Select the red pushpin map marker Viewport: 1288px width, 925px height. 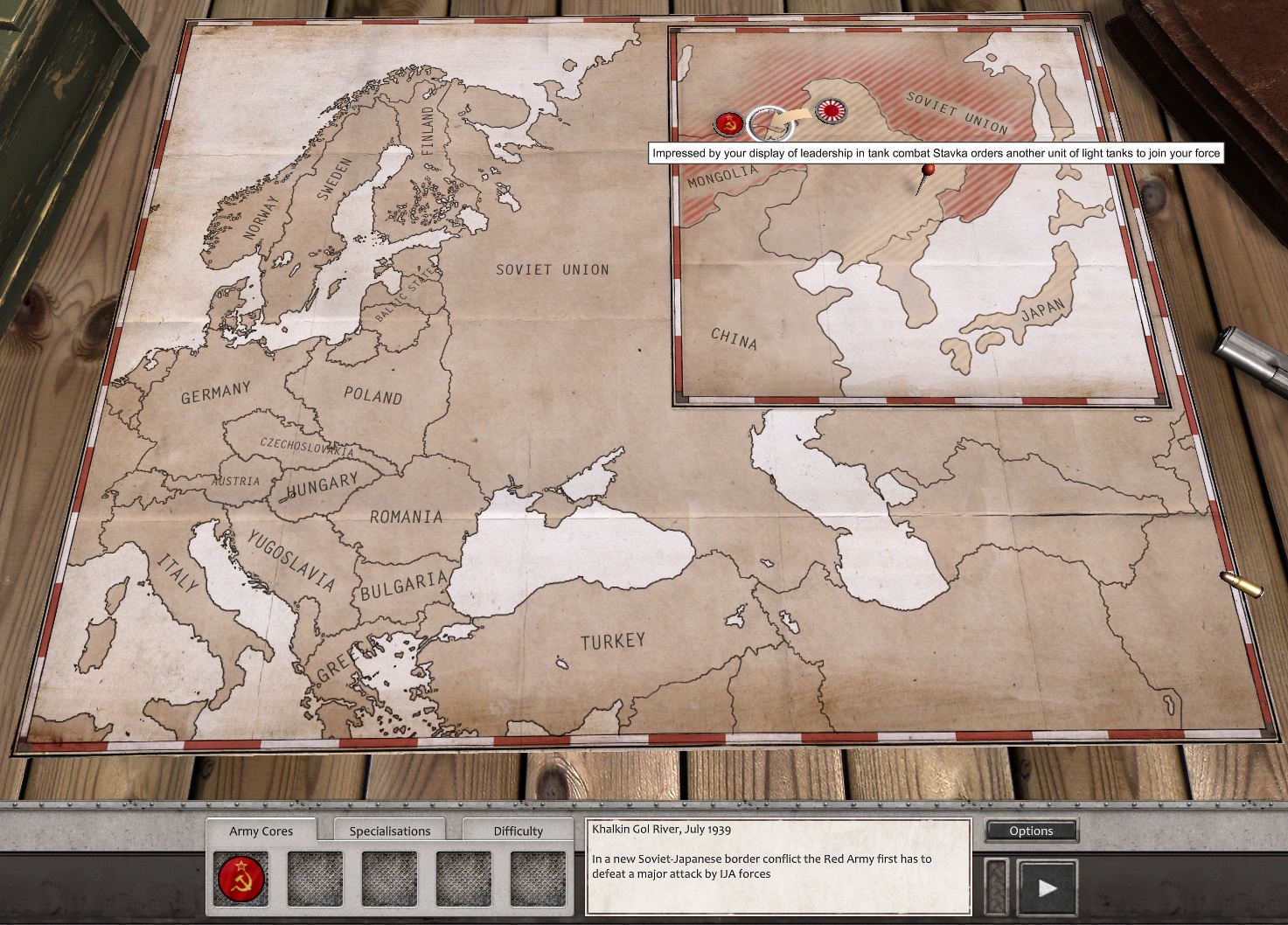(x=928, y=170)
